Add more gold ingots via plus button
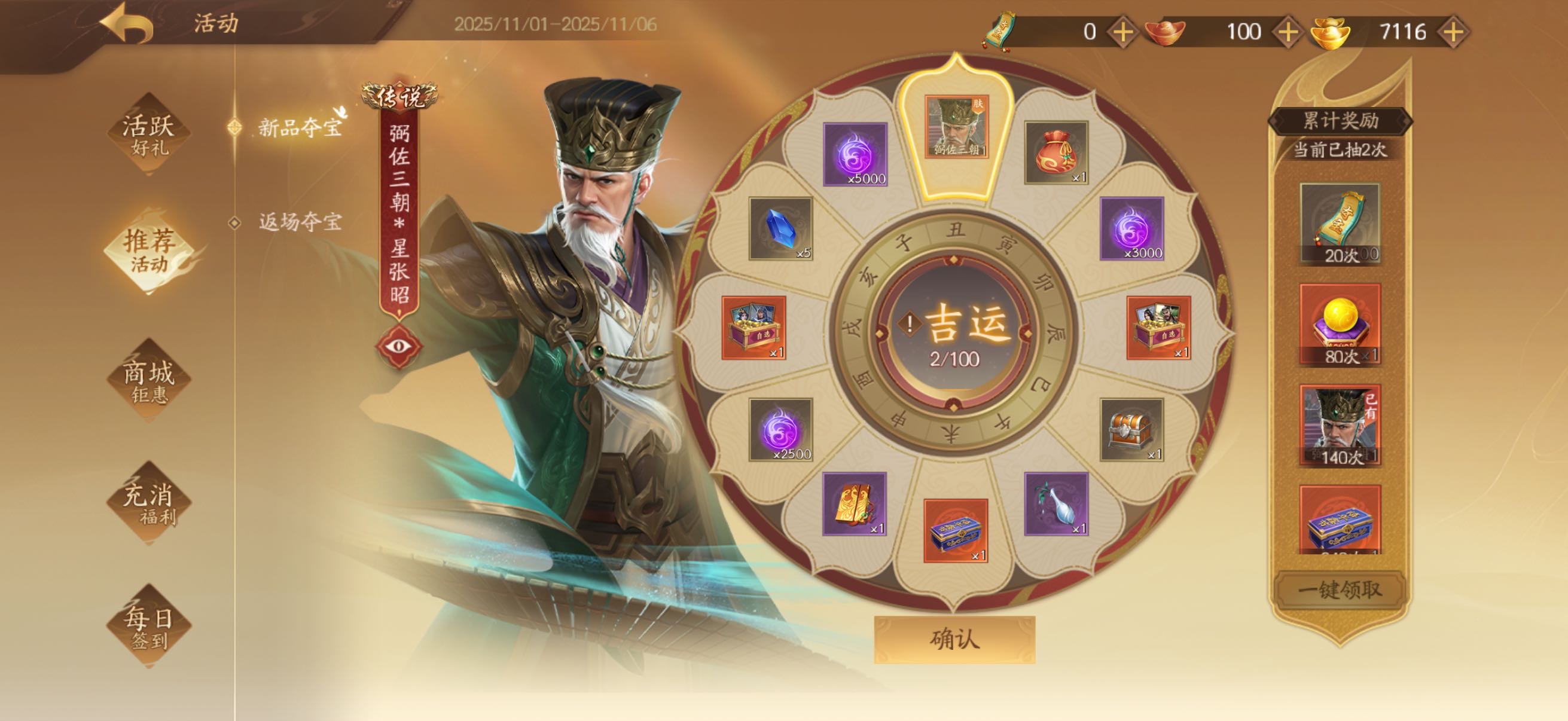1568x721 pixels. [x=1454, y=32]
